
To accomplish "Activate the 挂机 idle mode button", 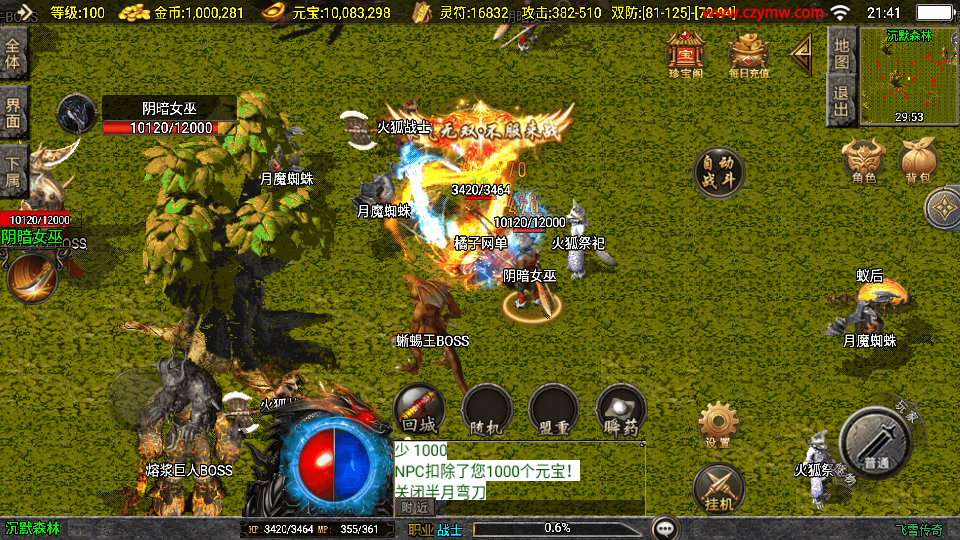I will pos(718,487).
